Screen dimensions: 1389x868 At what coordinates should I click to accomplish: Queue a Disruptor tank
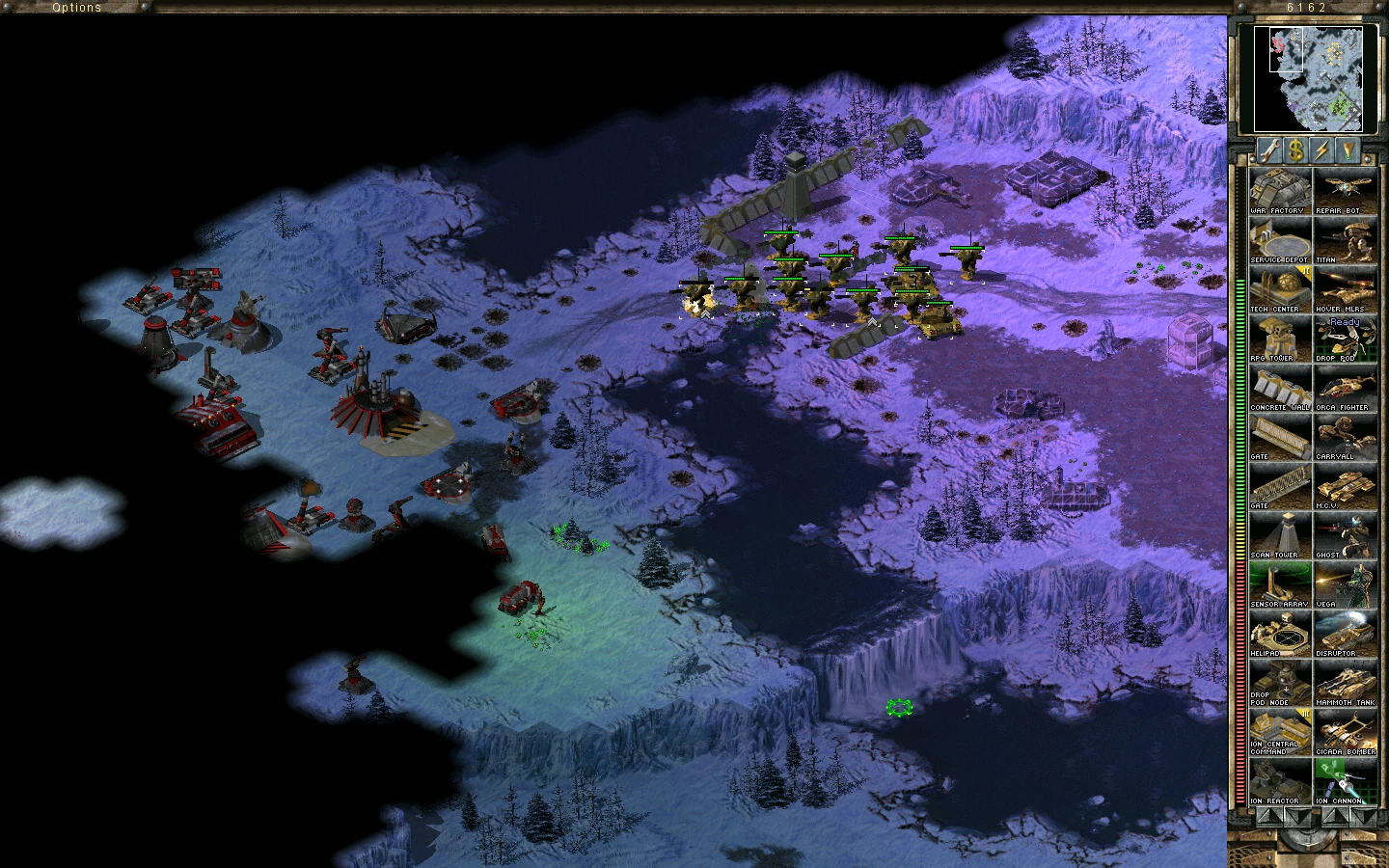click(1345, 634)
